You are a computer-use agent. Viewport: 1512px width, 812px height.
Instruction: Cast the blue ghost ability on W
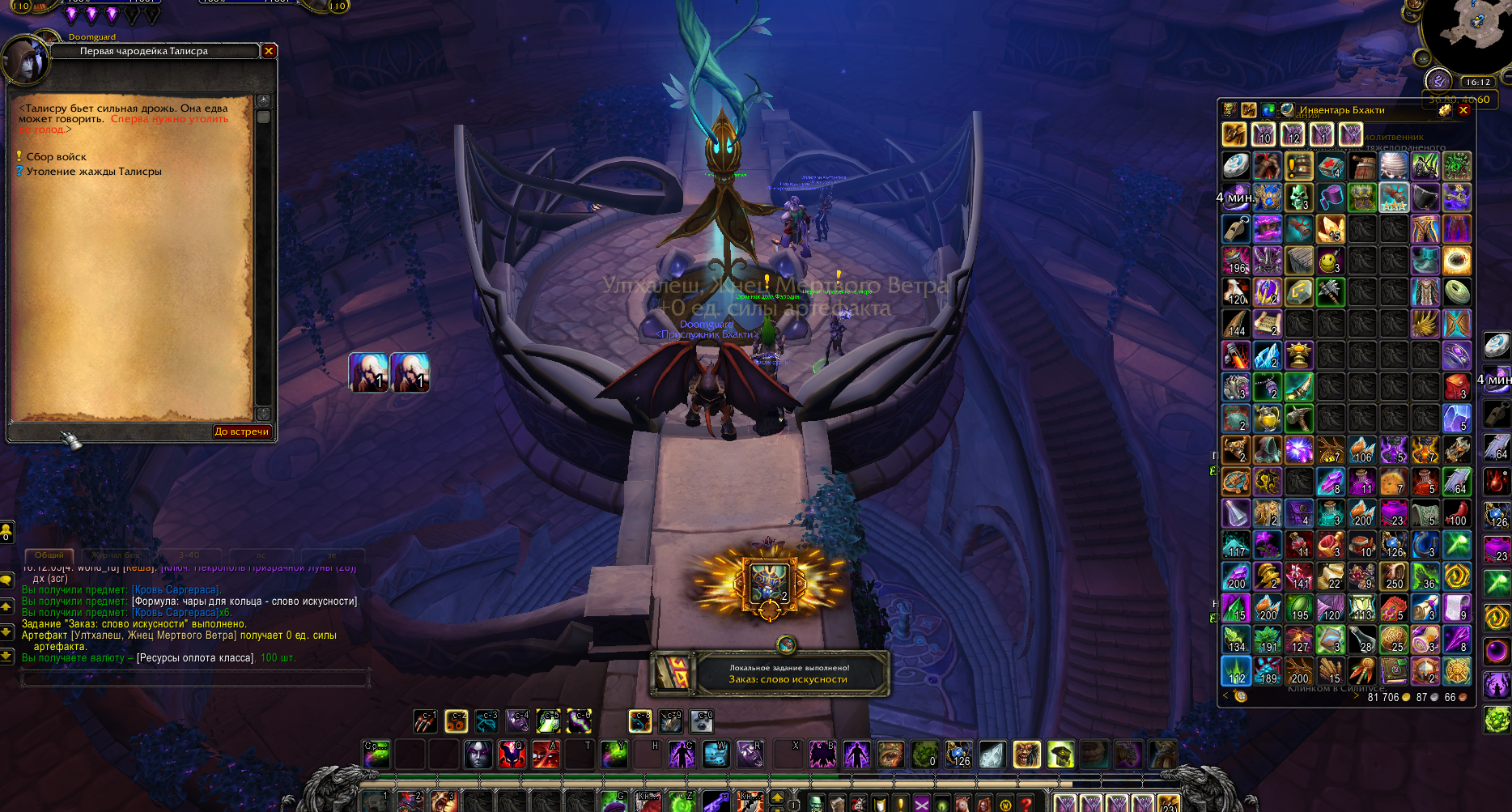(716, 755)
